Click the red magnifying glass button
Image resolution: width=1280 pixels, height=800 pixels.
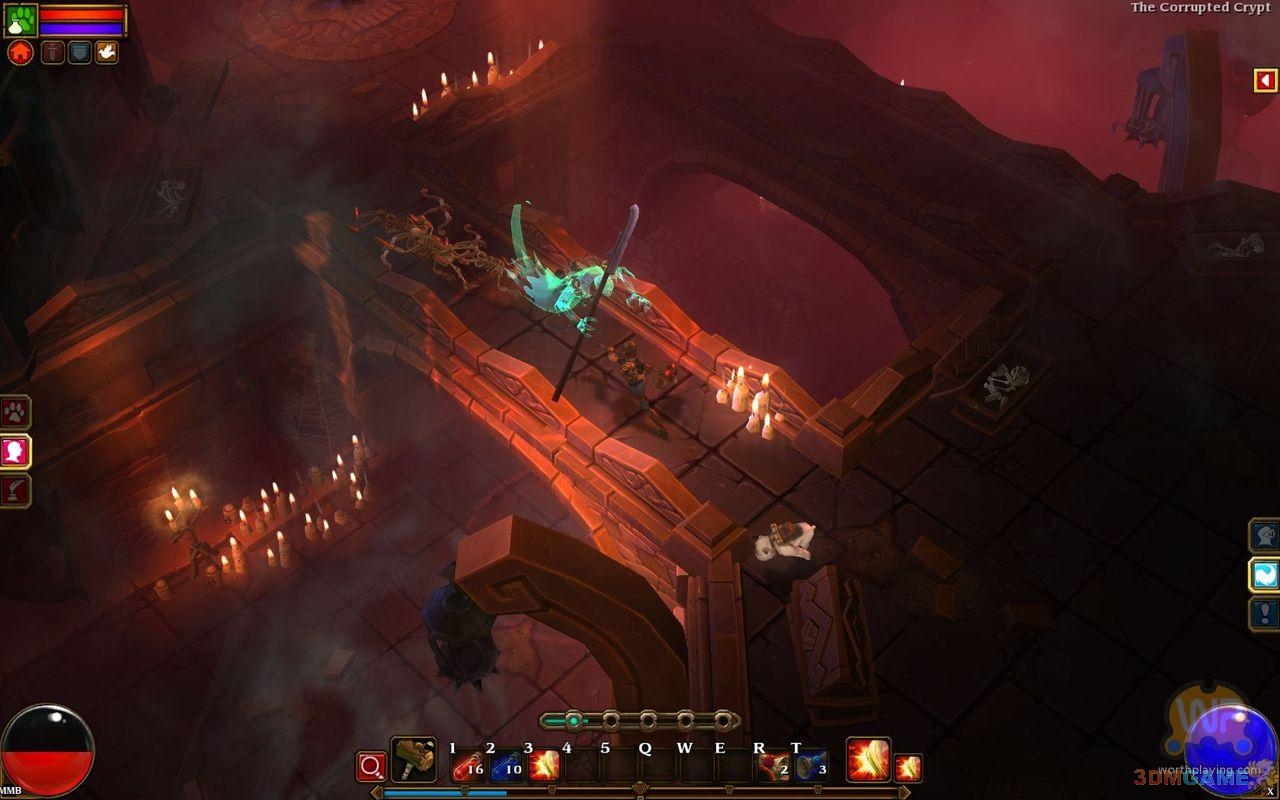(x=371, y=767)
